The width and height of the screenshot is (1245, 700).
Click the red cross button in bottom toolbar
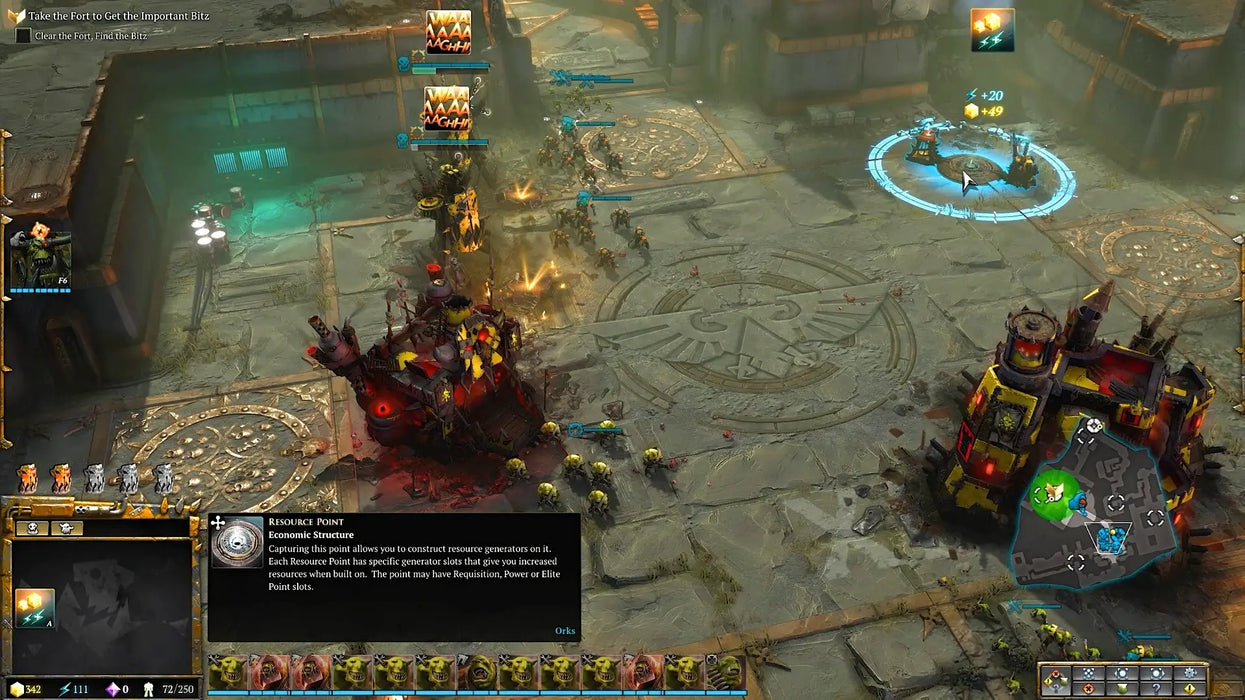pyautogui.click(x=1088, y=689)
